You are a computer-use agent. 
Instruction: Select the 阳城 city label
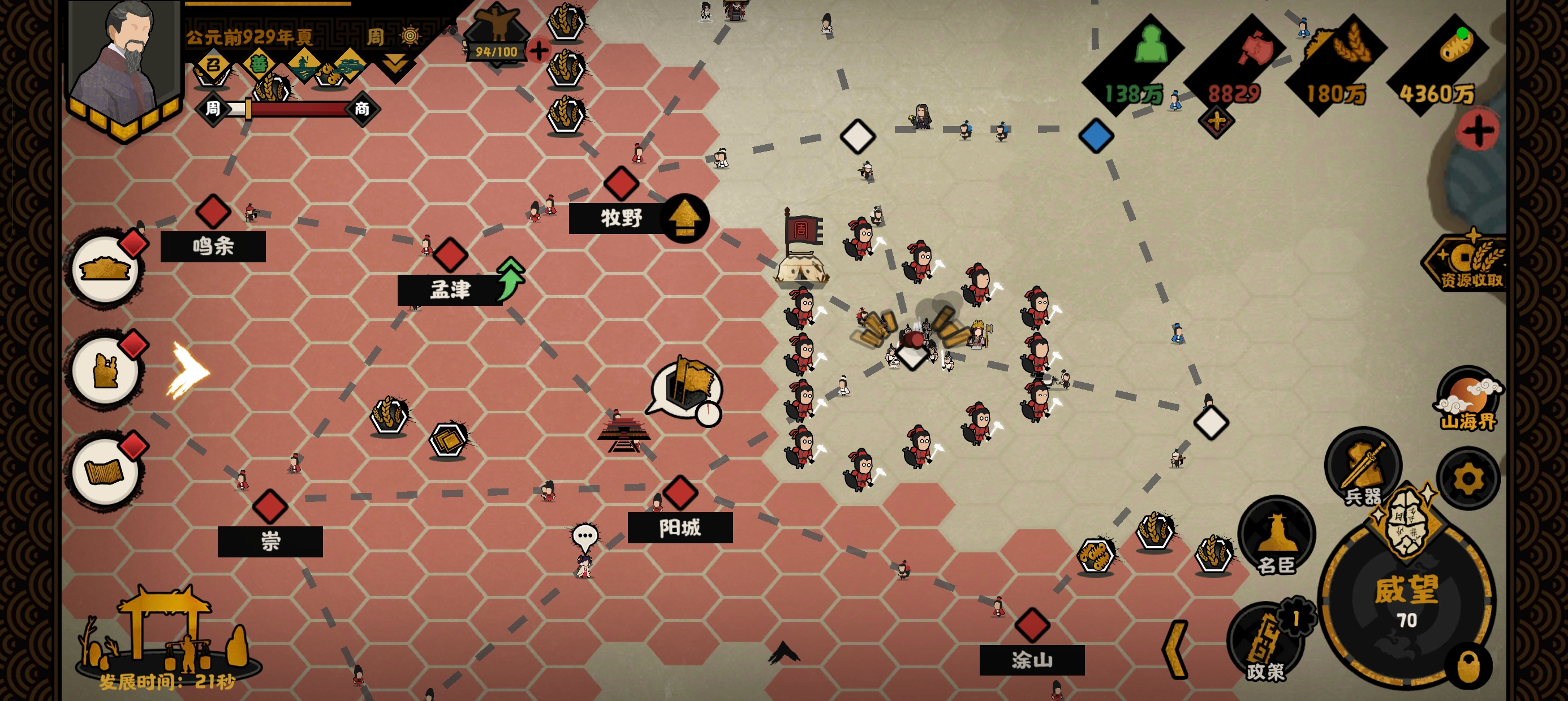coord(680,527)
